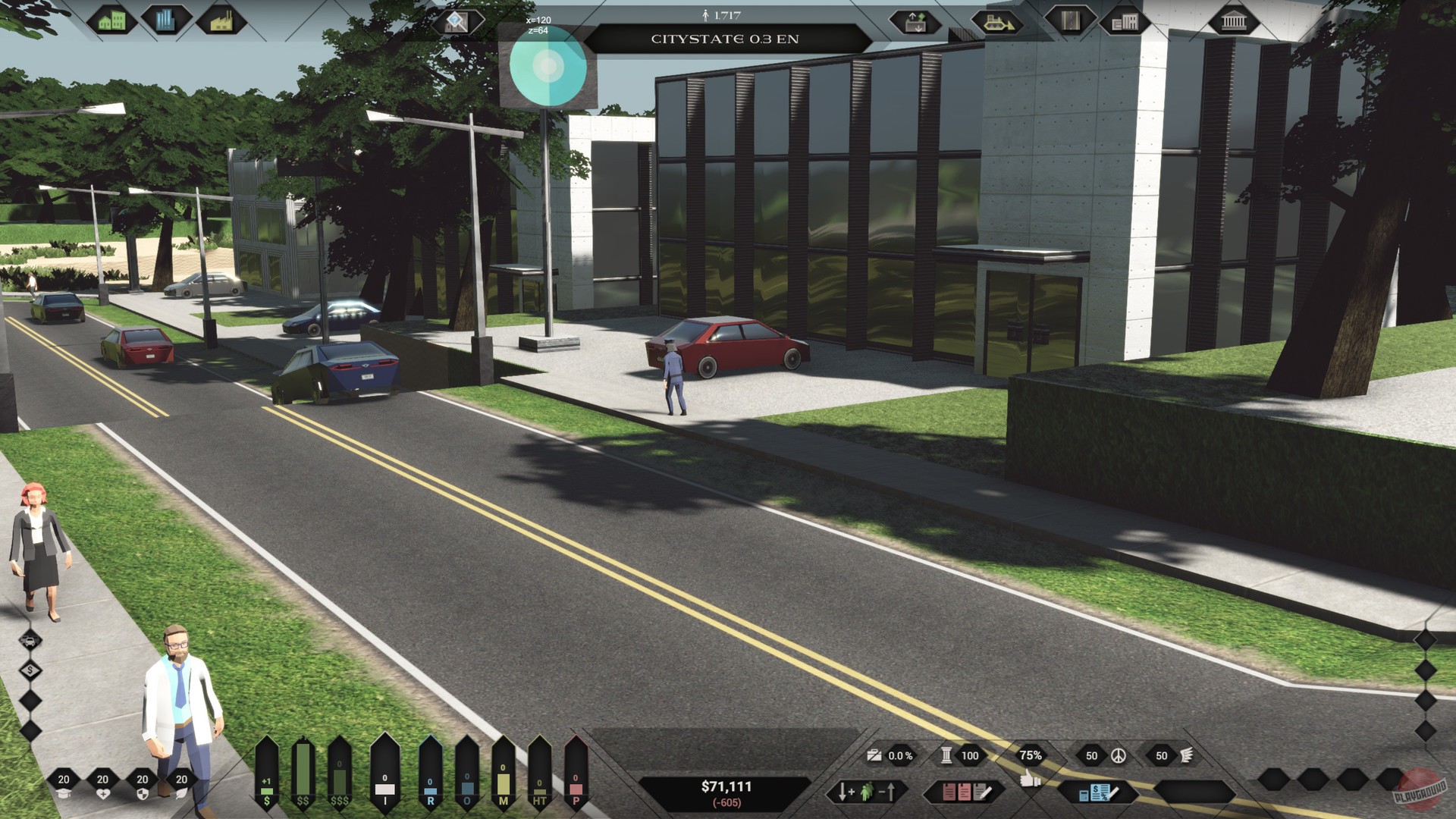Click the healthcare heart indicator
The width and height of the screenshot is (1456, 819).
click(103, 786)
